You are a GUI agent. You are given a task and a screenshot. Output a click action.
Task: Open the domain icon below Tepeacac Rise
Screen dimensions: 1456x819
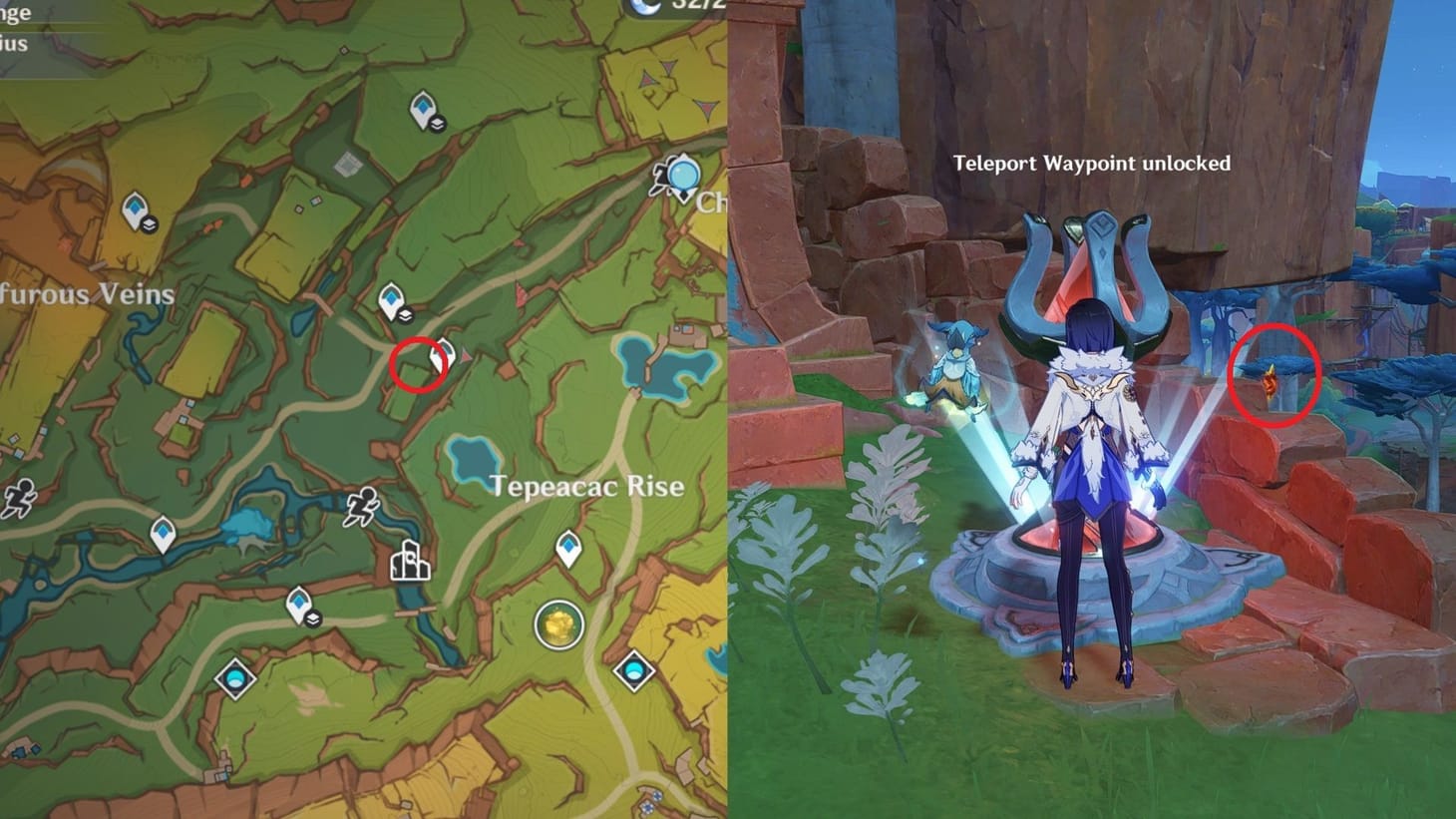tap(634, 670)
